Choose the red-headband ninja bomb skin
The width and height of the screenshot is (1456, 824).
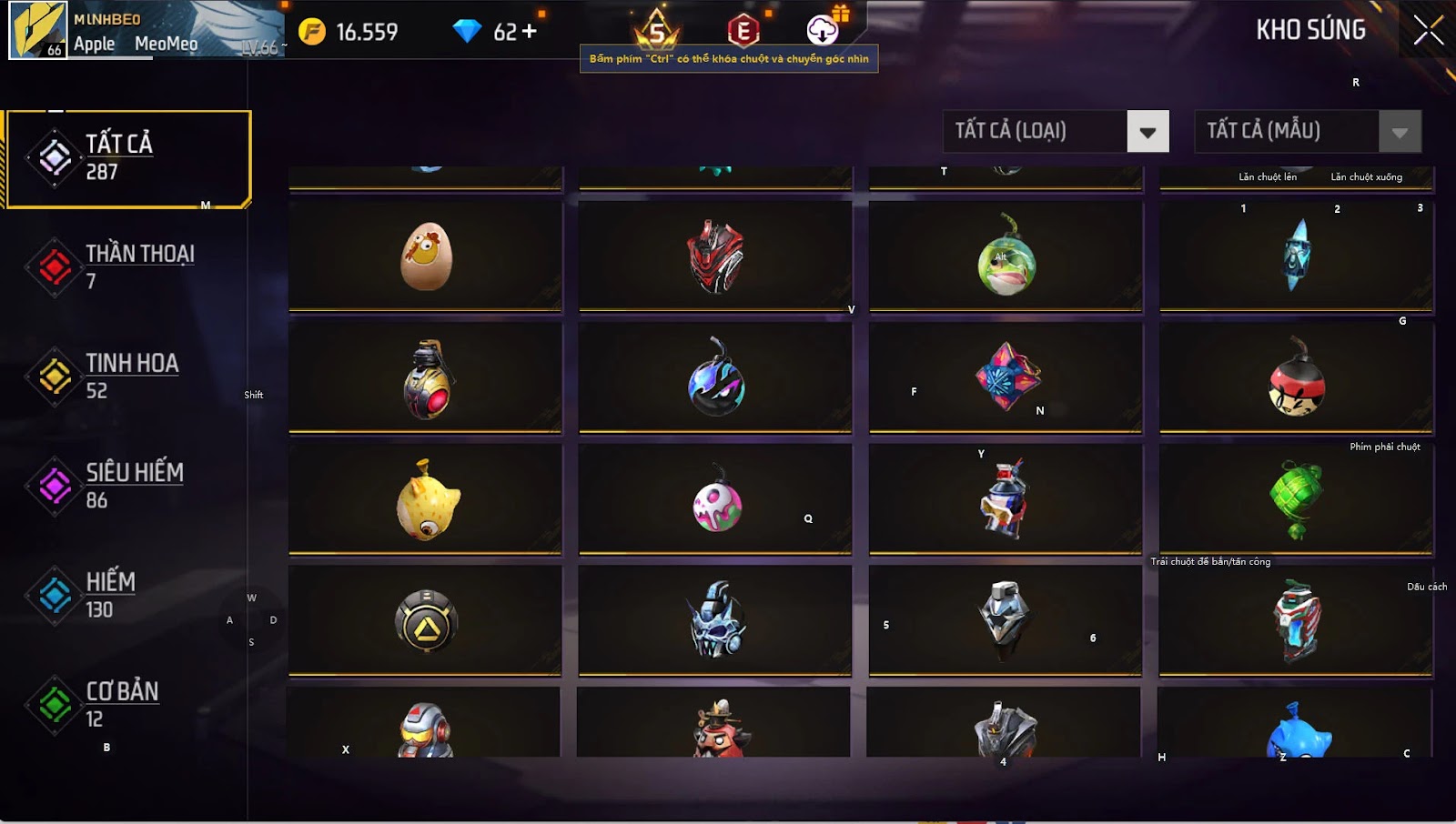point(1296,380)
